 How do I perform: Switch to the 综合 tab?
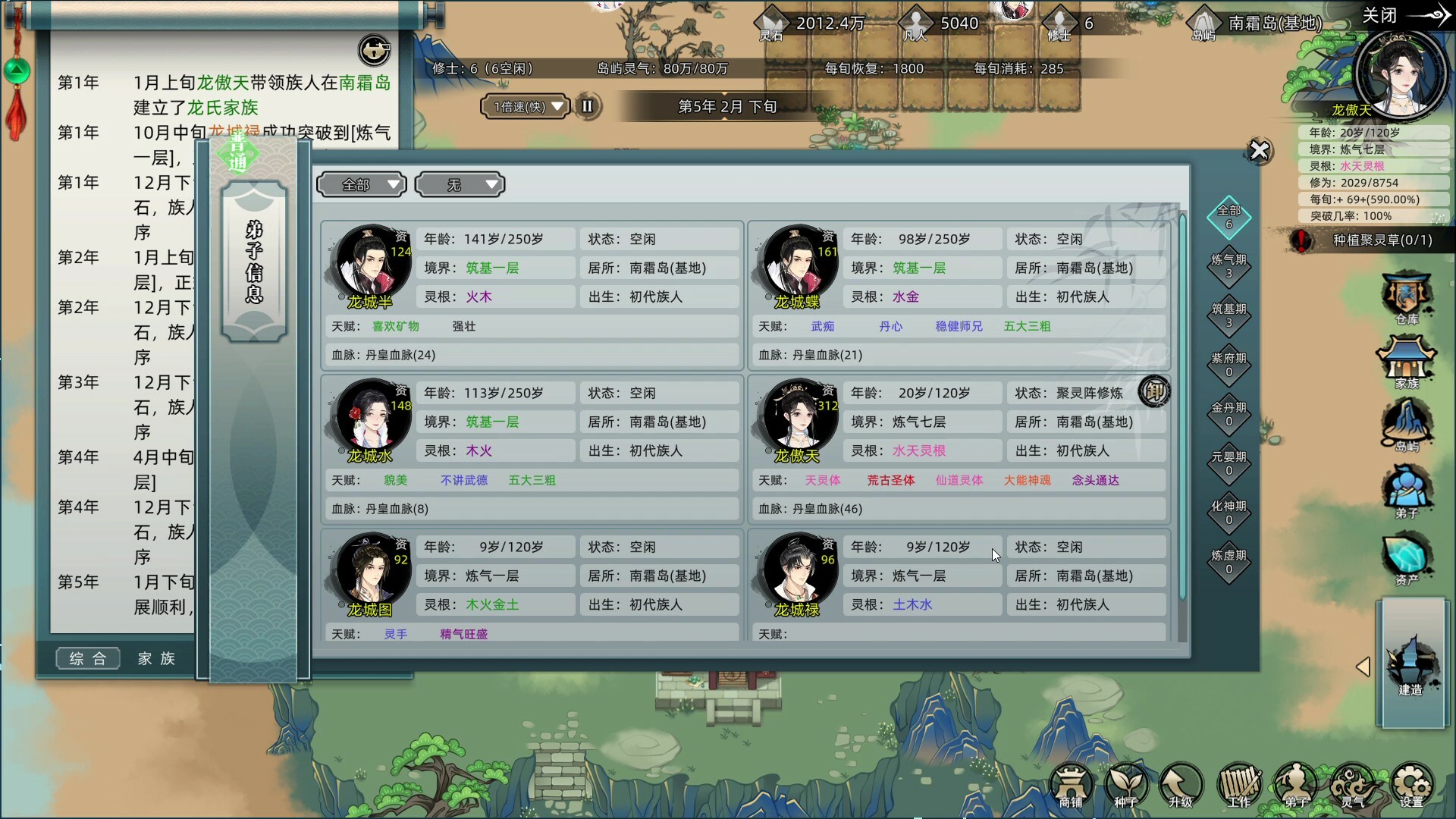coord(88,658)
